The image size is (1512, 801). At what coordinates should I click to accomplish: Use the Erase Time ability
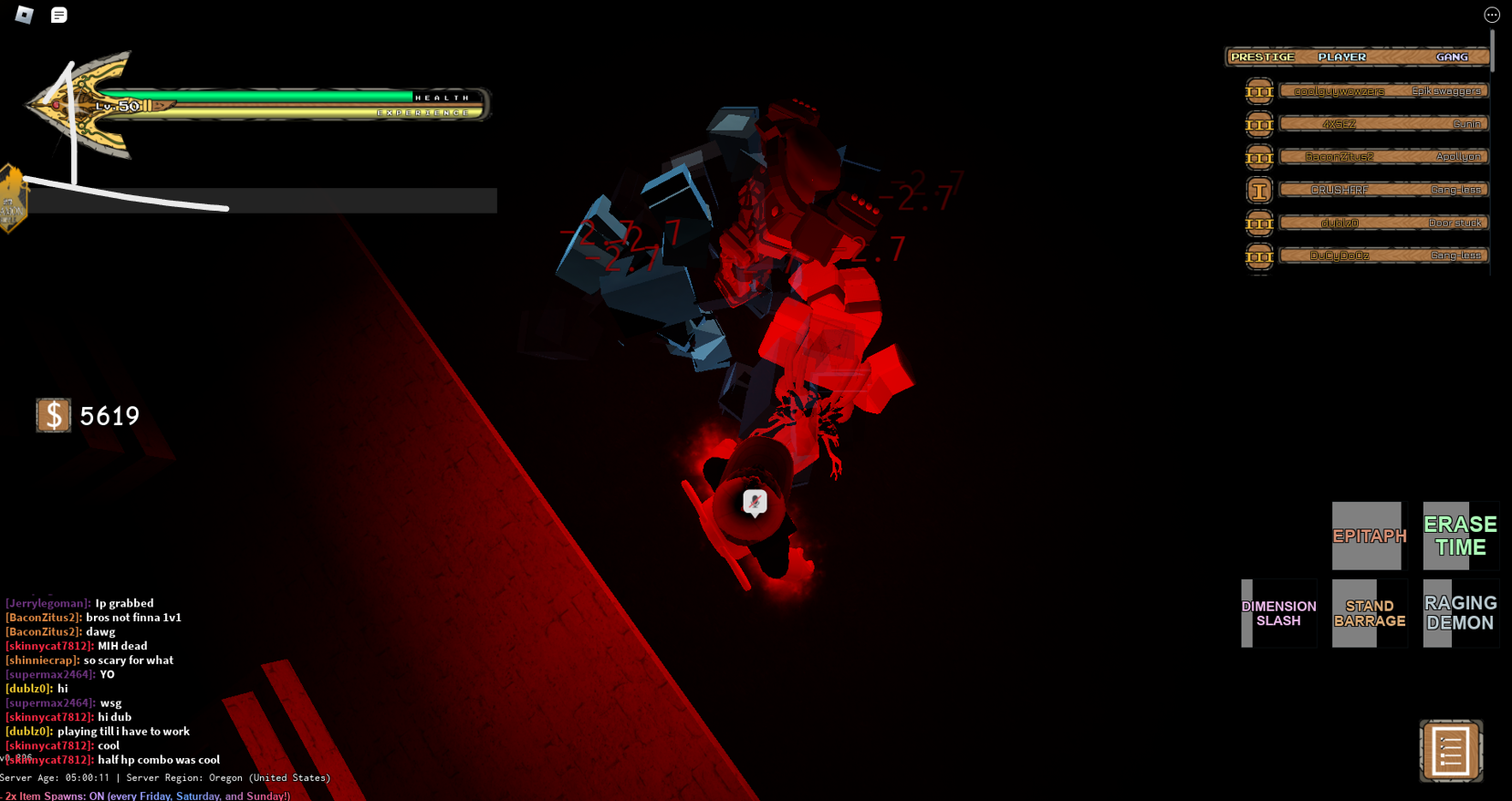click(x=1460, y=536)
